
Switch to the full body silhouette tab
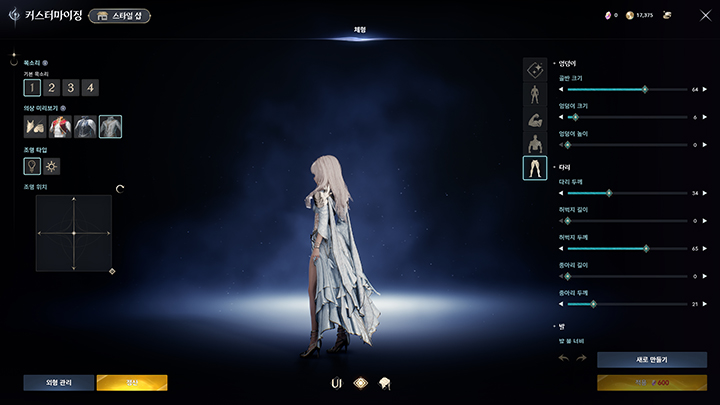[535, 95]
